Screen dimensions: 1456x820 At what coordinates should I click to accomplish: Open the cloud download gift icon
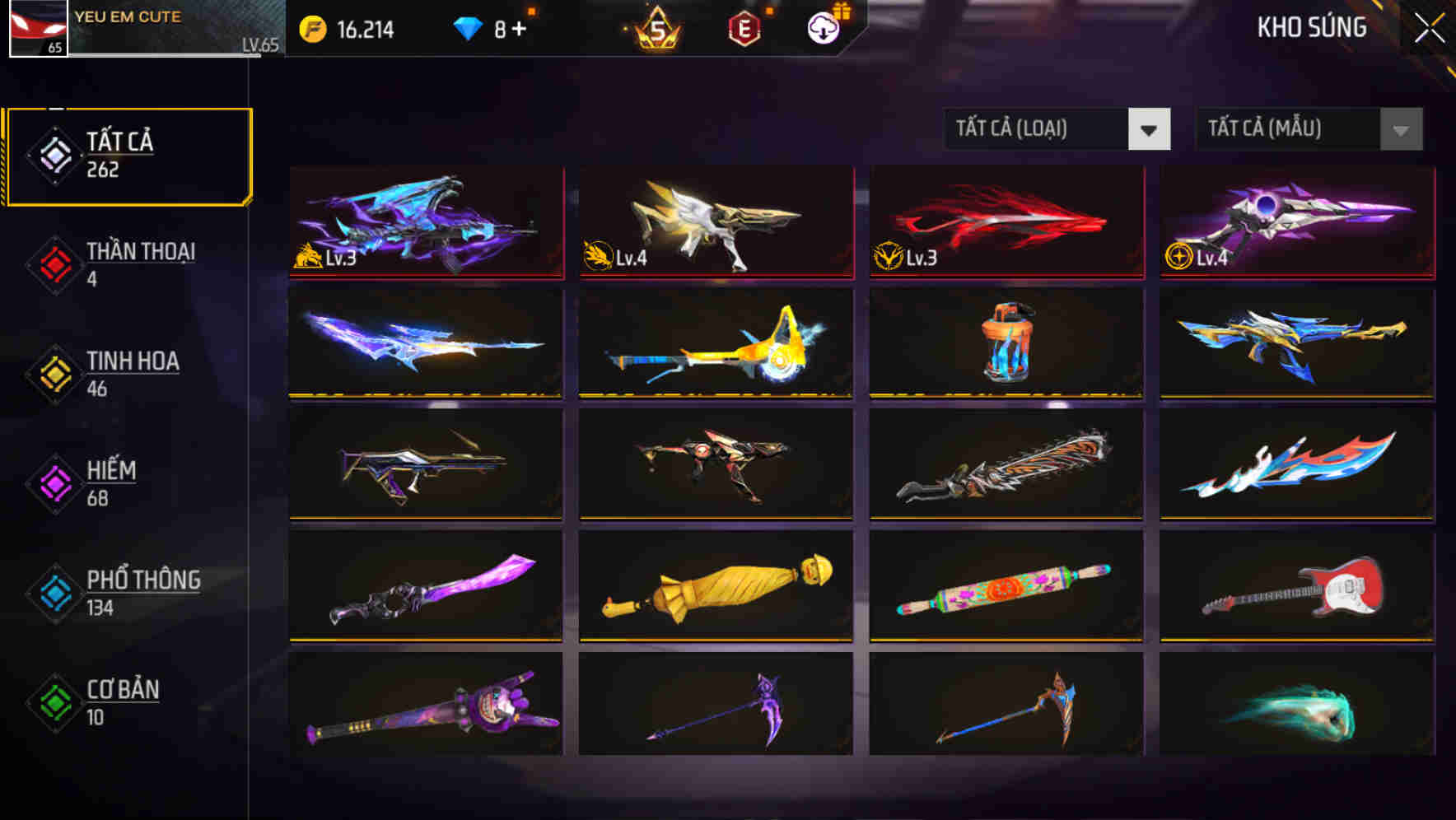(824, 27)
